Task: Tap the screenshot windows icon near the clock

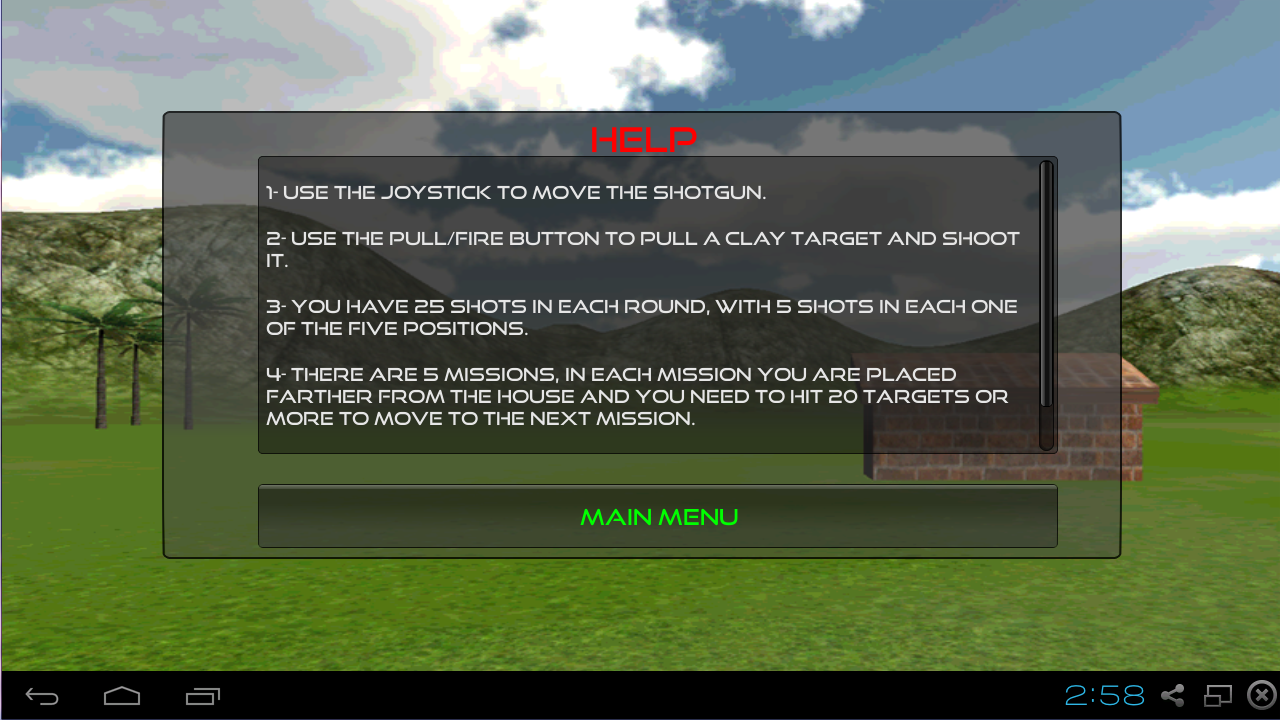Action: pyautogui.click(x=1216, y=694)
